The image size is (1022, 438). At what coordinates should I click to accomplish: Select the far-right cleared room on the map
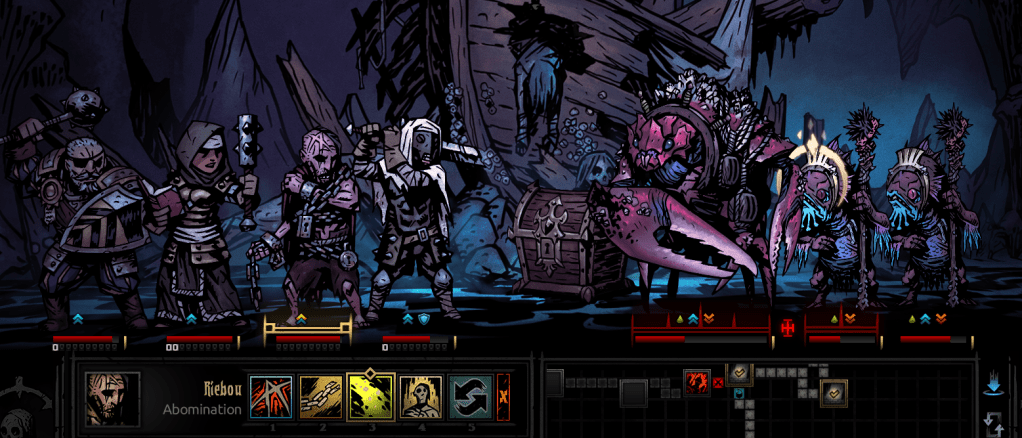point(833,393)
